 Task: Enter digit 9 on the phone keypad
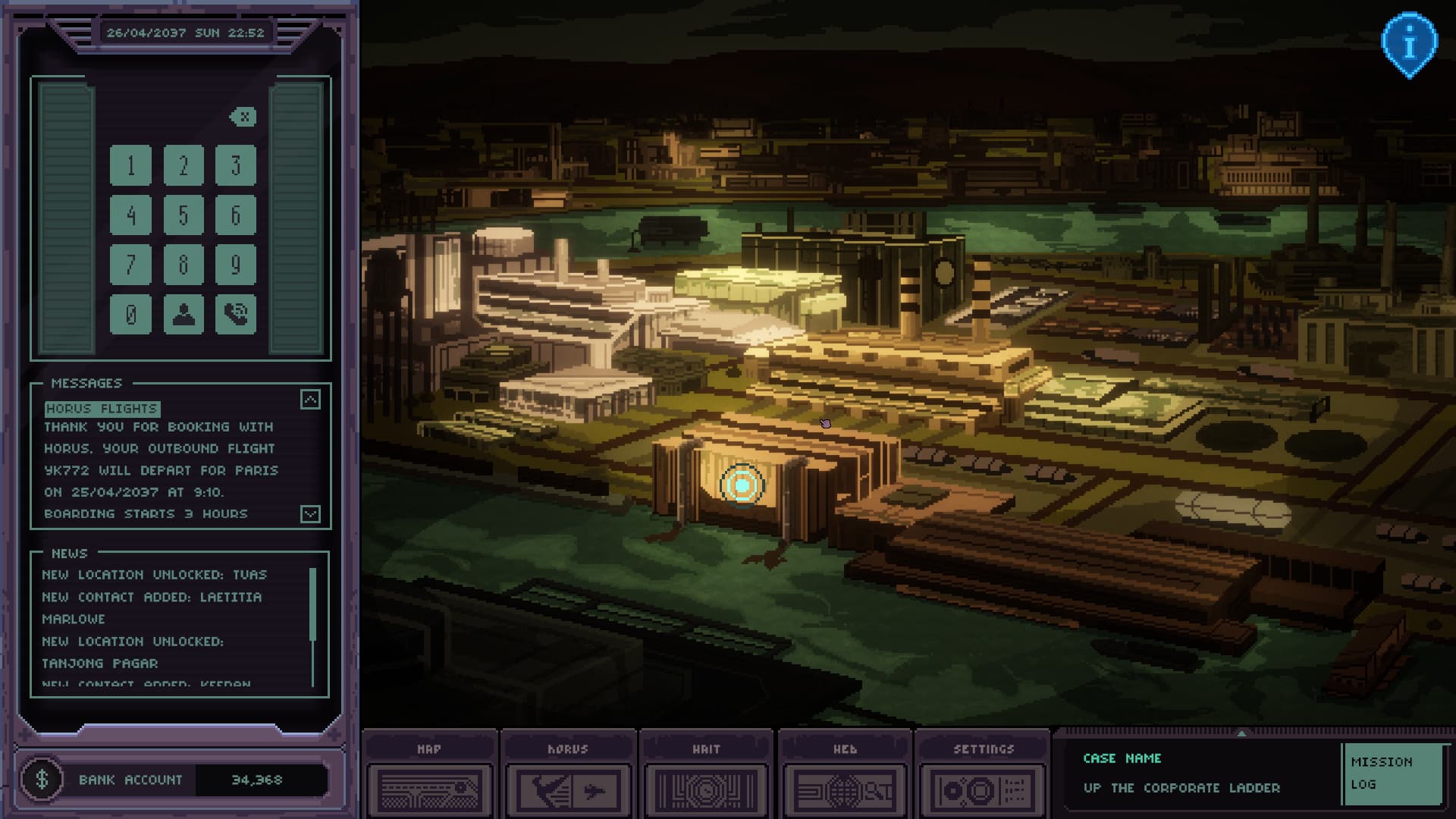(236, 265)
